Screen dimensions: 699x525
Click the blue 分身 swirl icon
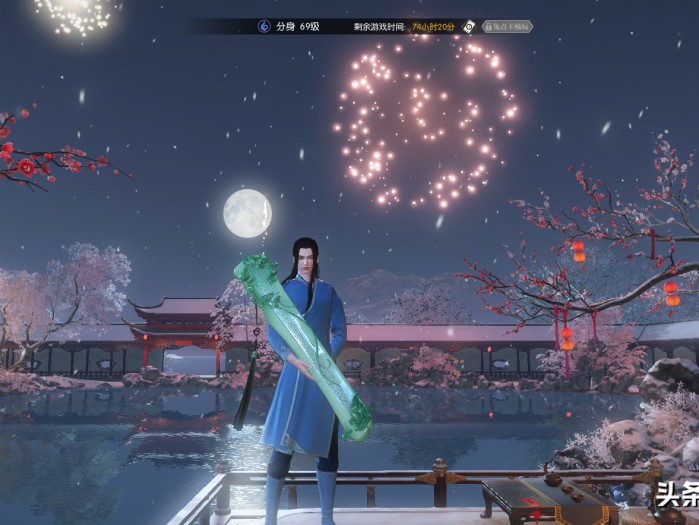(x=264, y=27)
